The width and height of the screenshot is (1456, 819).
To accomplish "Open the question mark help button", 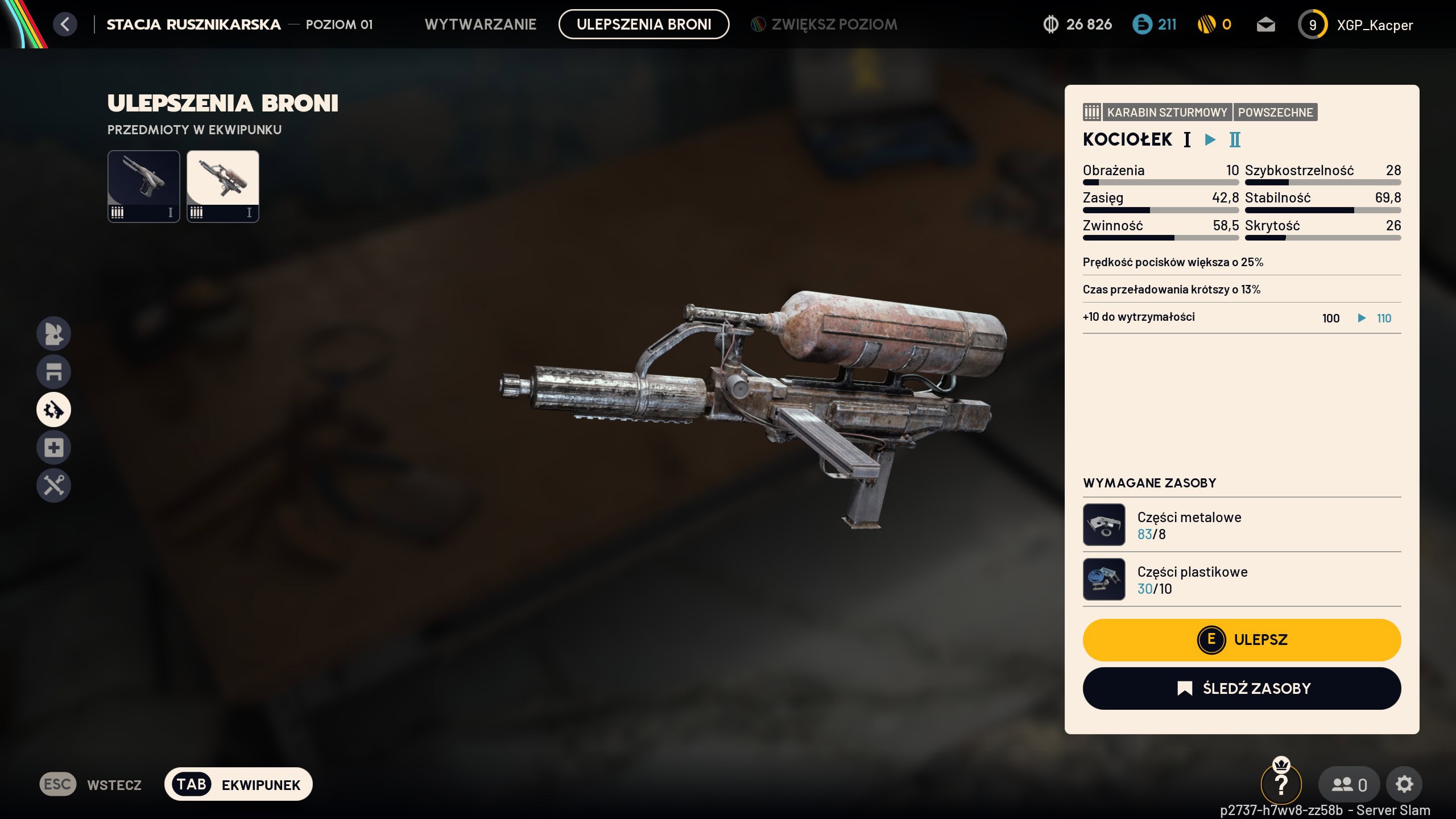I will pyautogui.click(x=1281, y=785).
